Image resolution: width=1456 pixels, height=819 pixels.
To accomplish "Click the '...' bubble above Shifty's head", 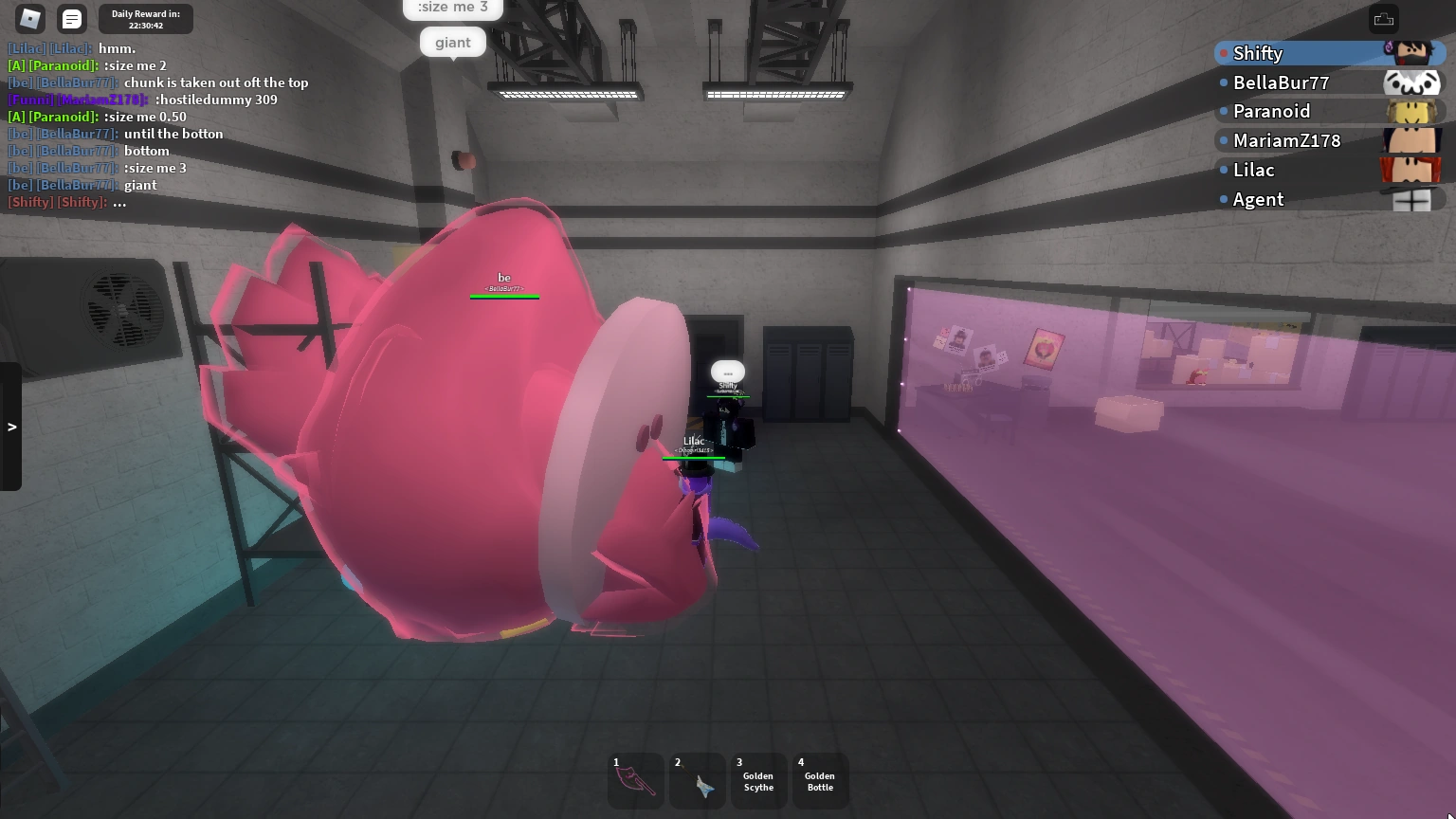I will (x=727, y=371).
